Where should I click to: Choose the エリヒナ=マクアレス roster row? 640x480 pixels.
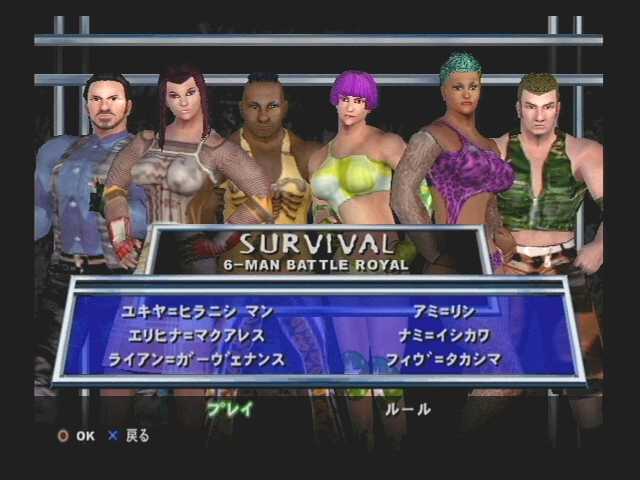tap(196, 335)
